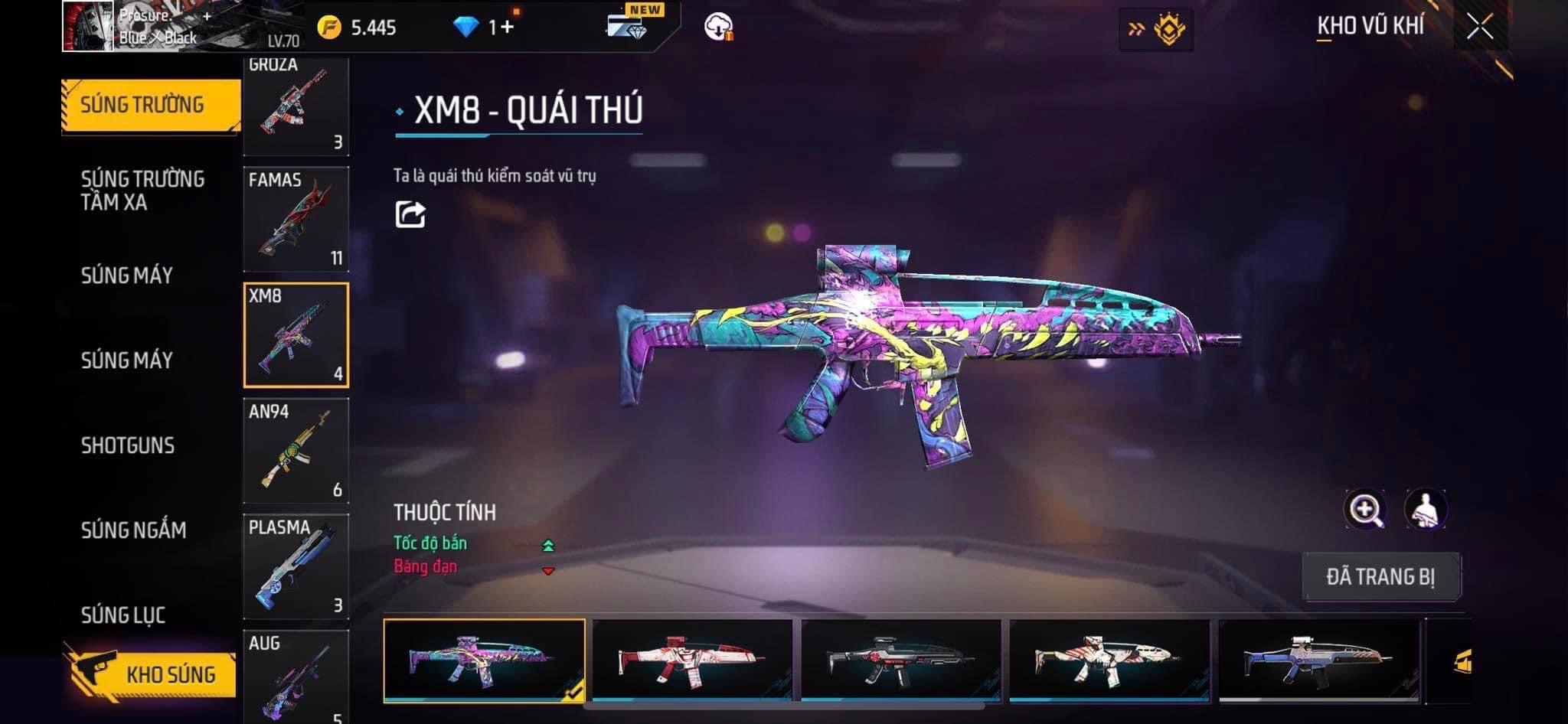Switch to Súng Trường Tầm Xa category
The height and width of the screenshot is (724, 1568).
tap(142, 191)
